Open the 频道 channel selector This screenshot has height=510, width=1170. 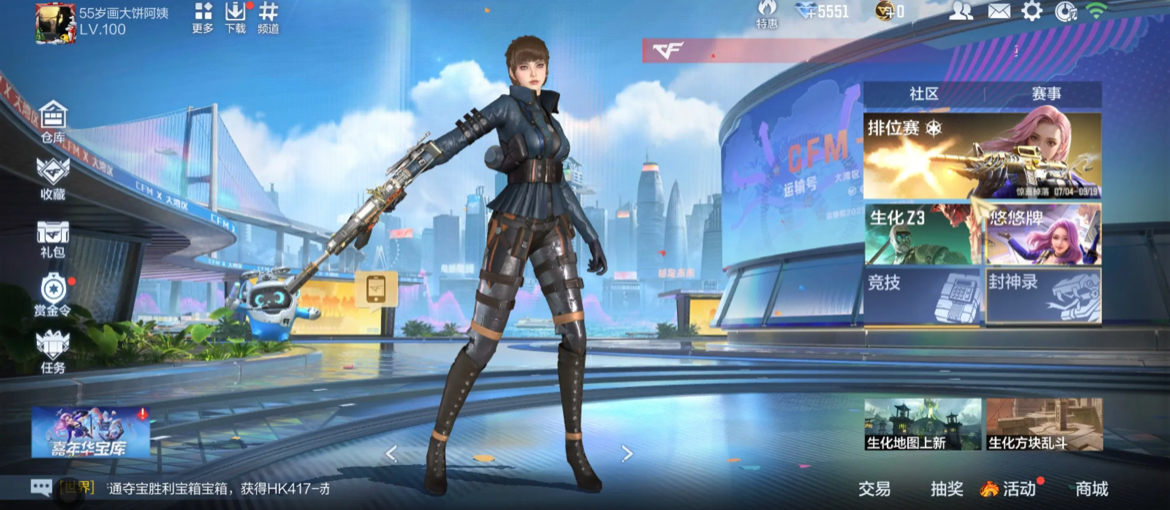coord(268,18)
